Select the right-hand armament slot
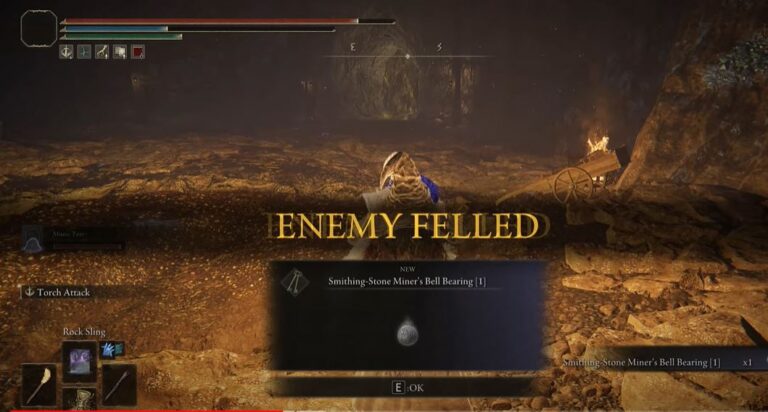Screen dimensions: 768x412 [118, 385]
